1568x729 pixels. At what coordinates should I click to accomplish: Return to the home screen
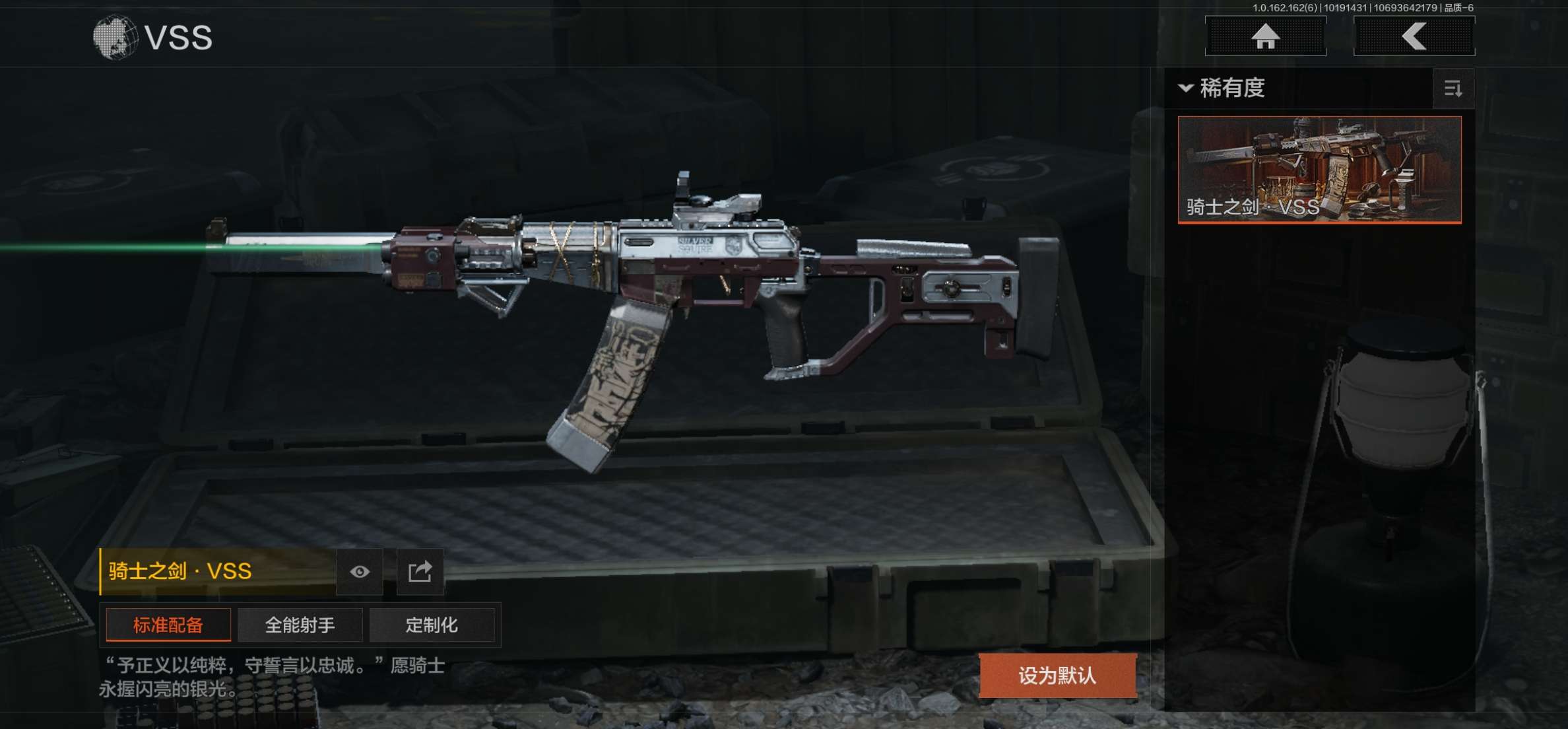pos(1265,36)
